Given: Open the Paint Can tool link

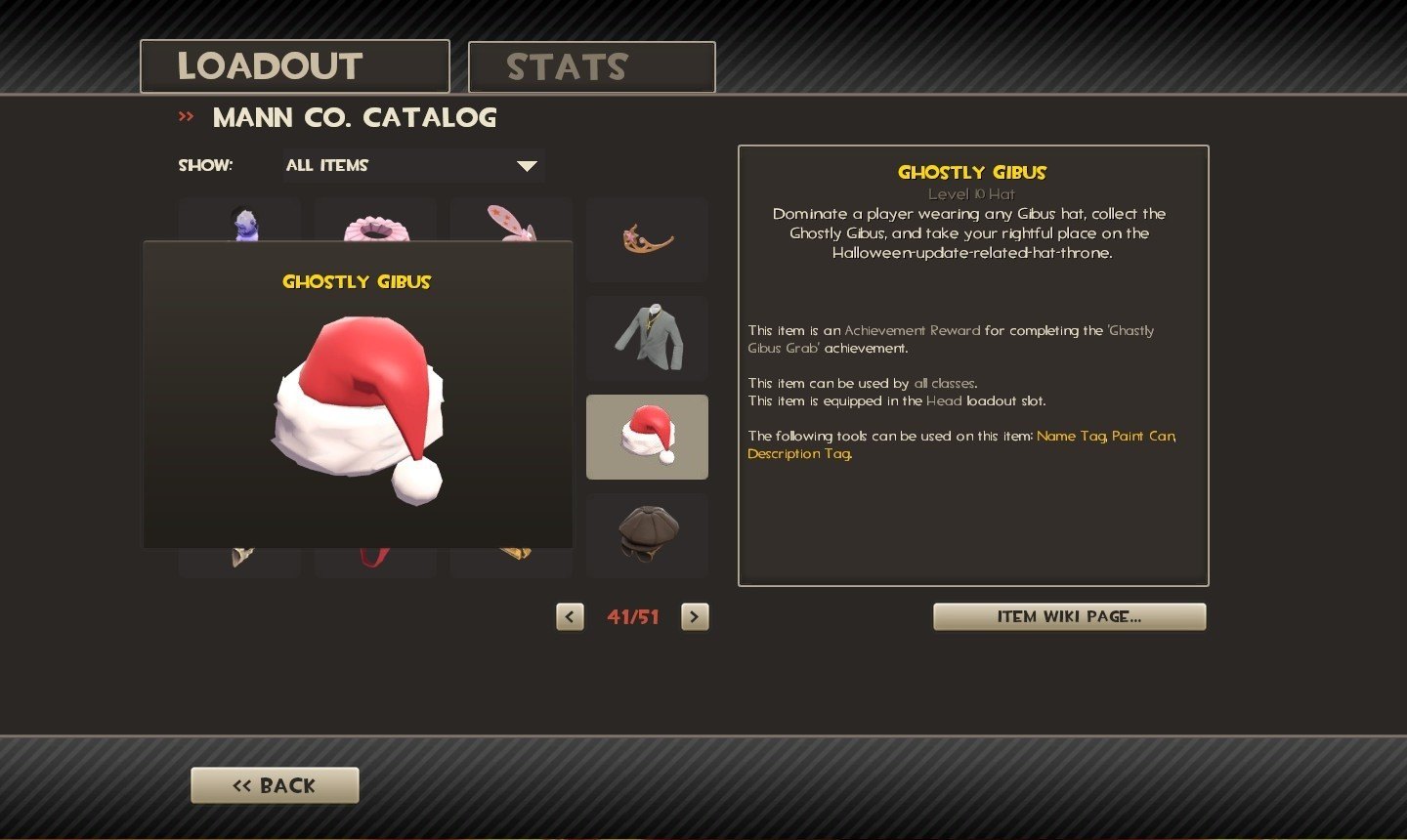Looking at the screenshot, I should coord(1143,436).
